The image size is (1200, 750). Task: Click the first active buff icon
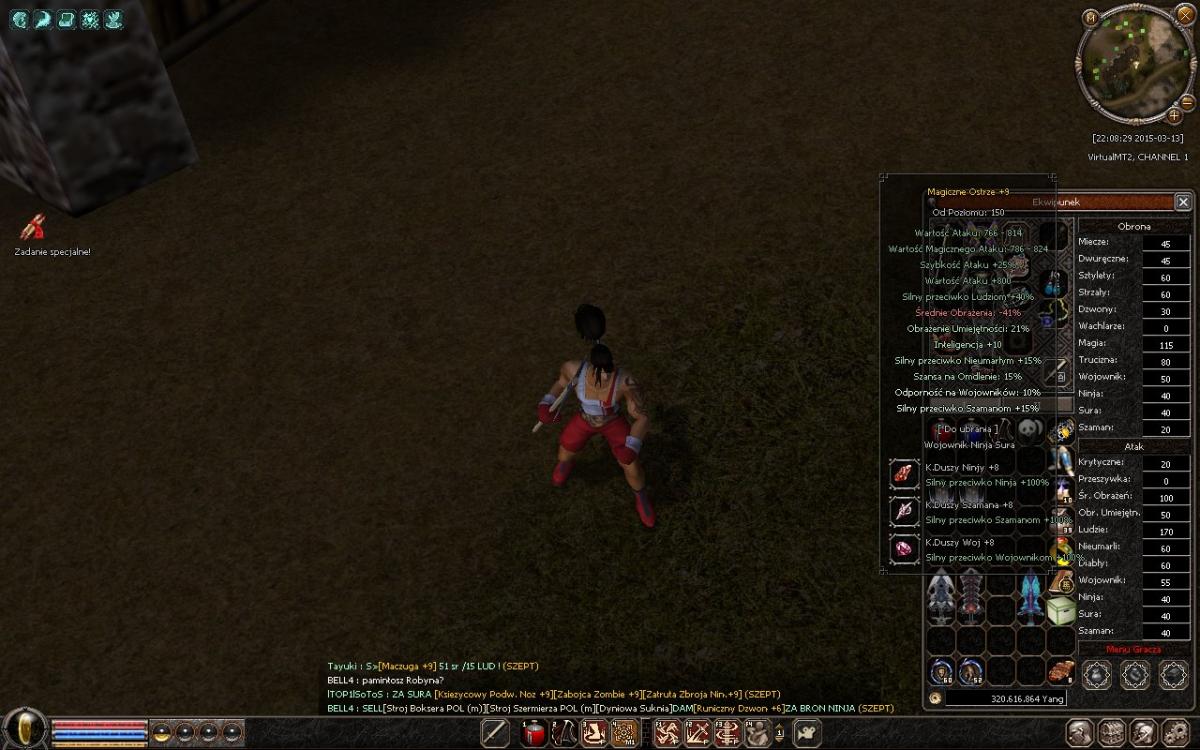pyautogui.click(x=19, y=19)
